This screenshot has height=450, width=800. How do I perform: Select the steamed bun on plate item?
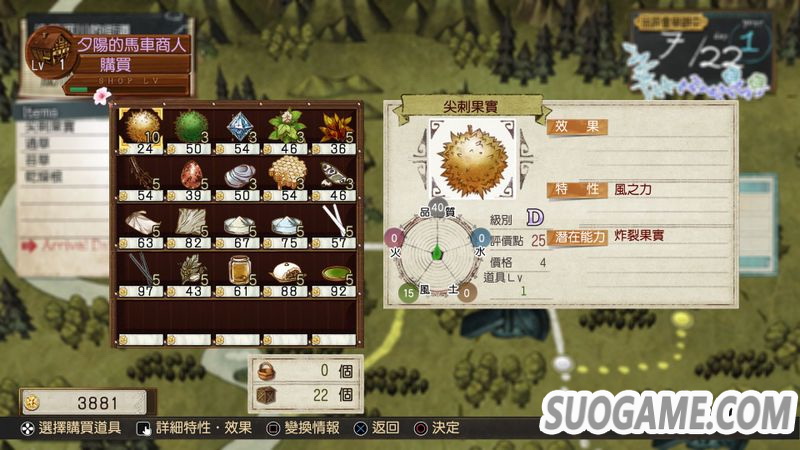(x=286, y=270)
